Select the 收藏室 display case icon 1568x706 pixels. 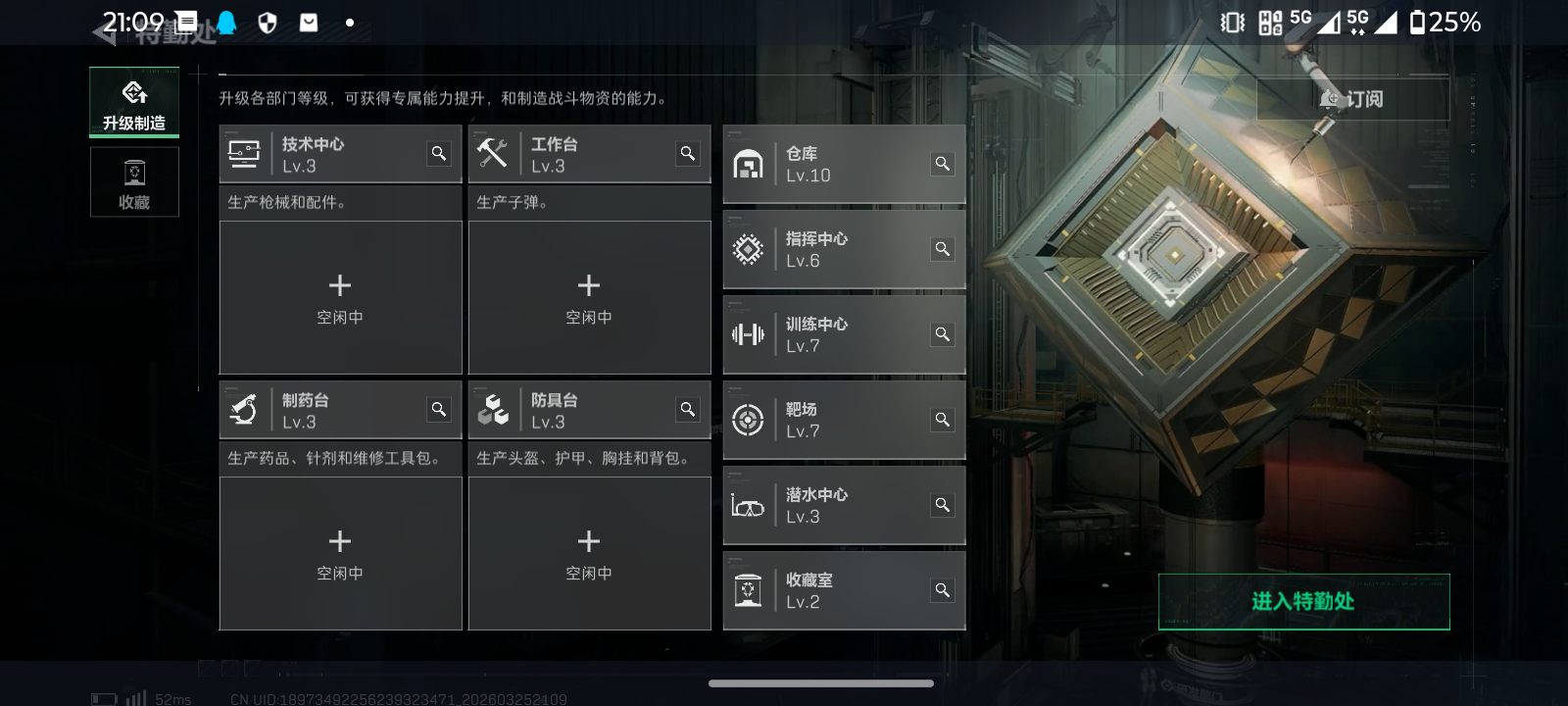[749, 590]
